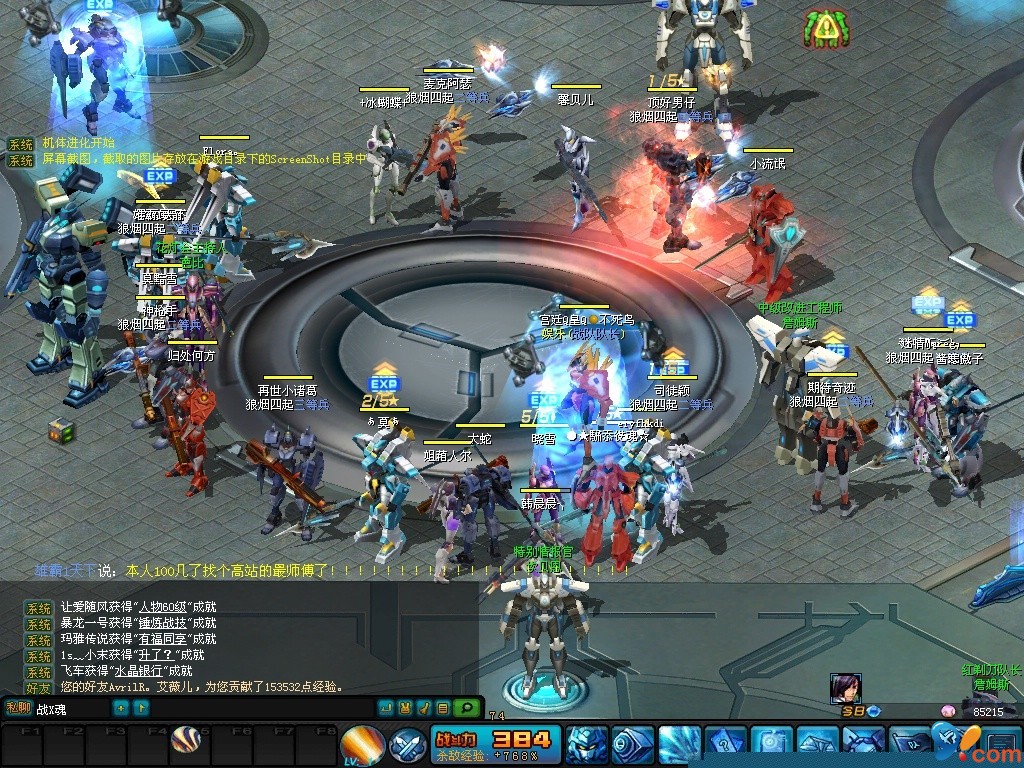Click the small colored cube icon
This screenshot has height=768, width=1024.
[61, 431]
